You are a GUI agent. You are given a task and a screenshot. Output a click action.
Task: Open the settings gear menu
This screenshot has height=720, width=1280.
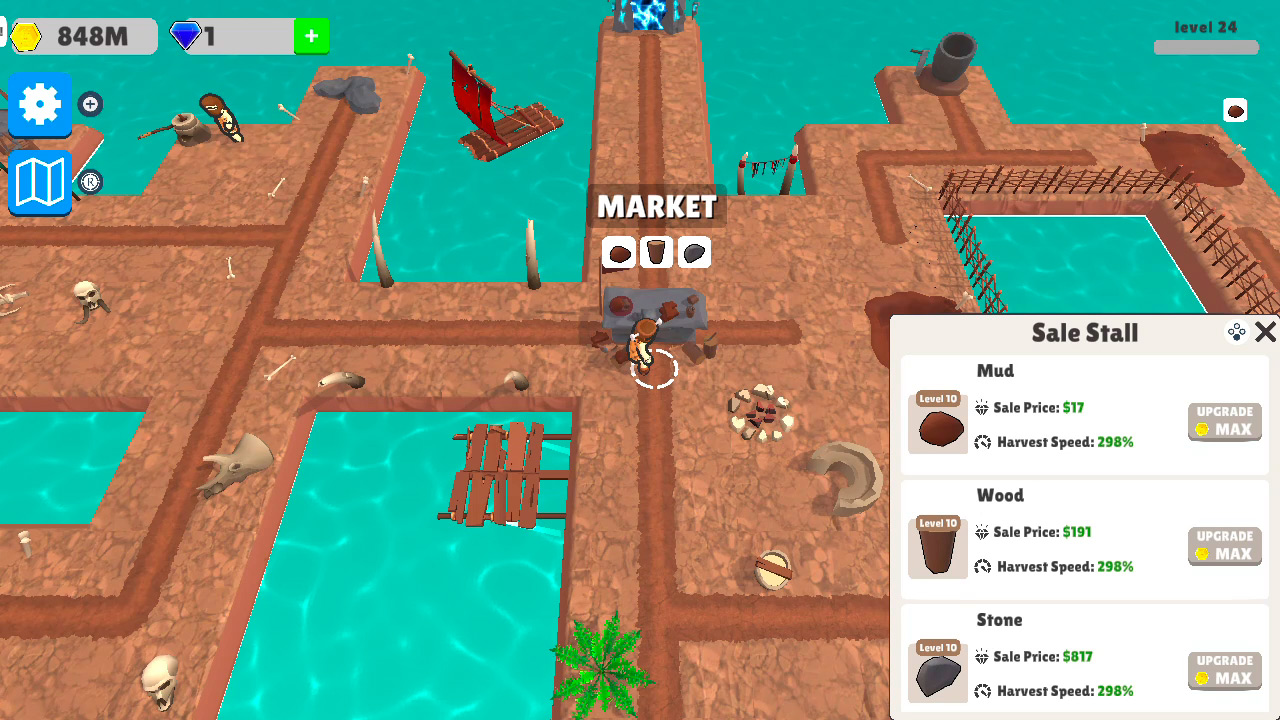coord(39,103)
